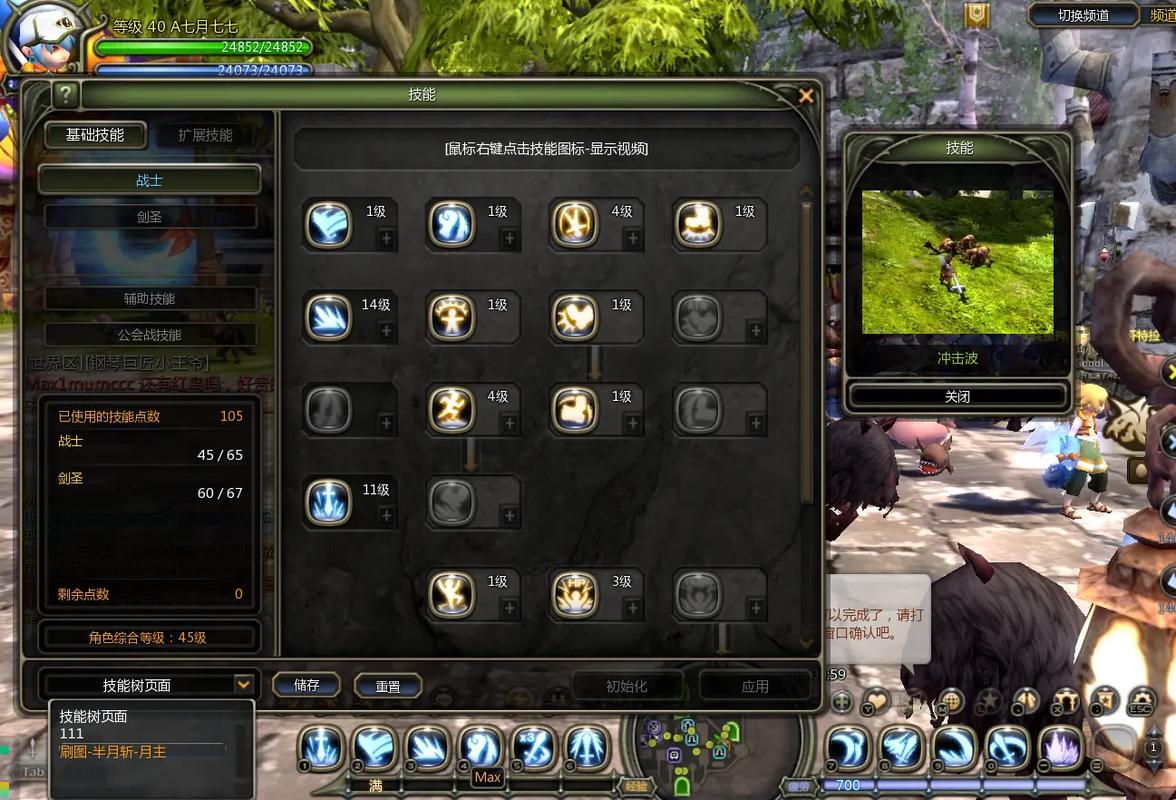Image resolution: width=1176 pixels, height=800 pixels.
Task: Click the 重置 reset button
Action: point(388,686)
